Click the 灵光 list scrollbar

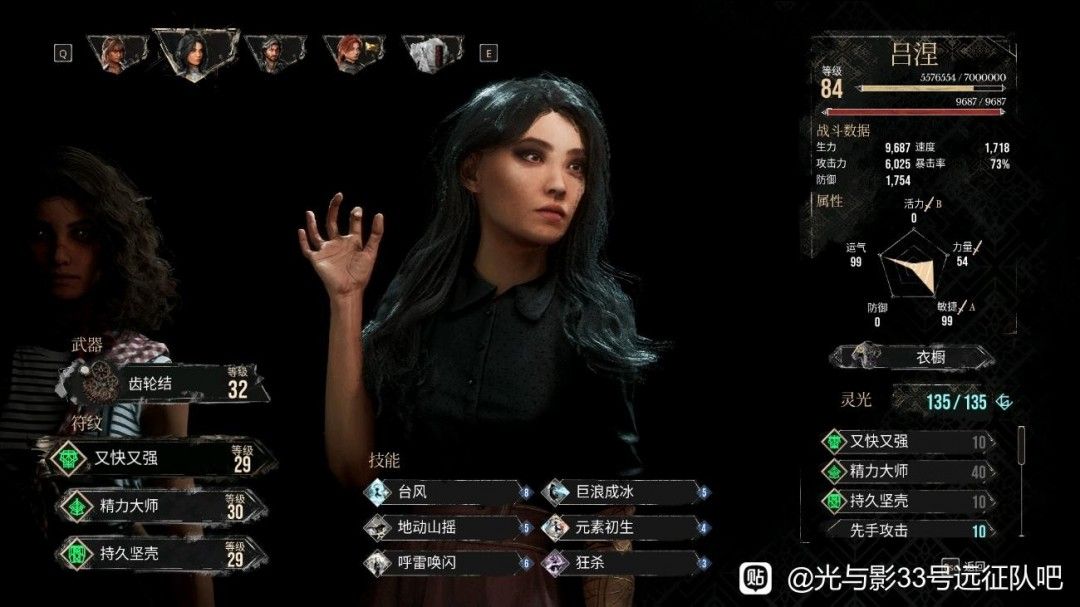1021,446
